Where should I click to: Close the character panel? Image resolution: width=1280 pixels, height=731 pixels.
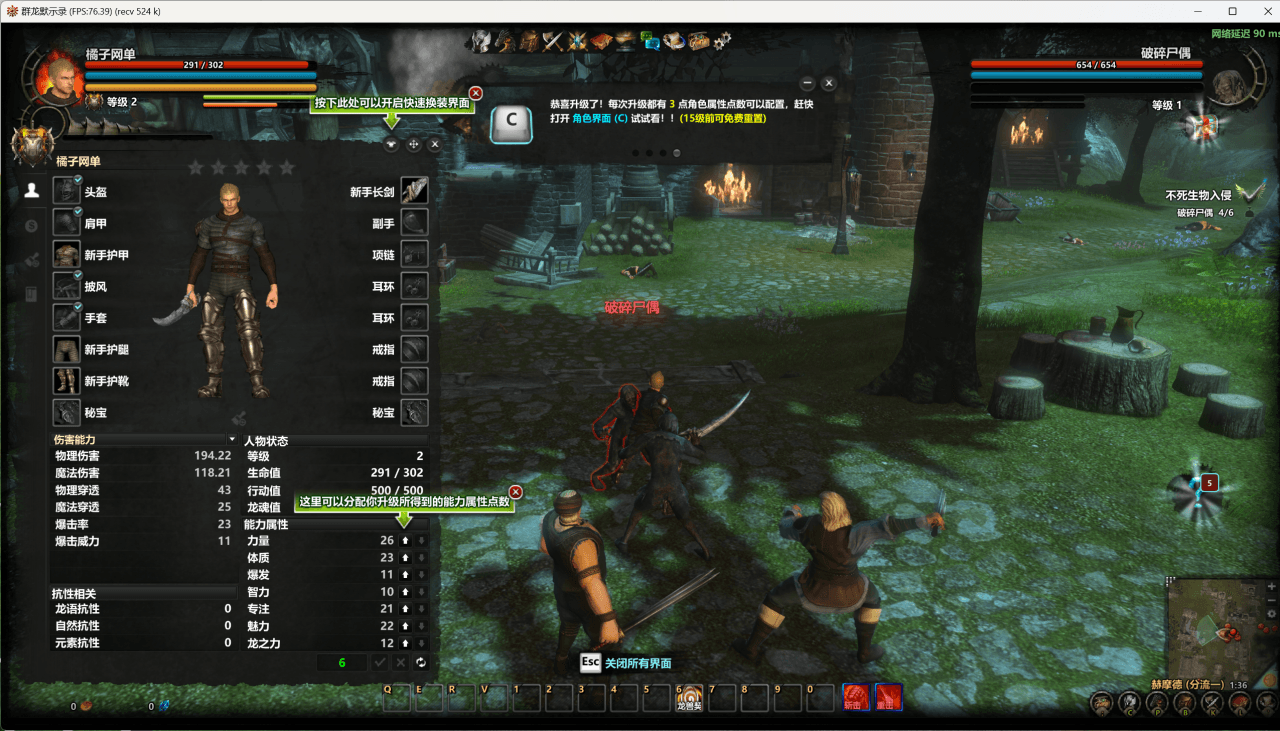[434, 144]
